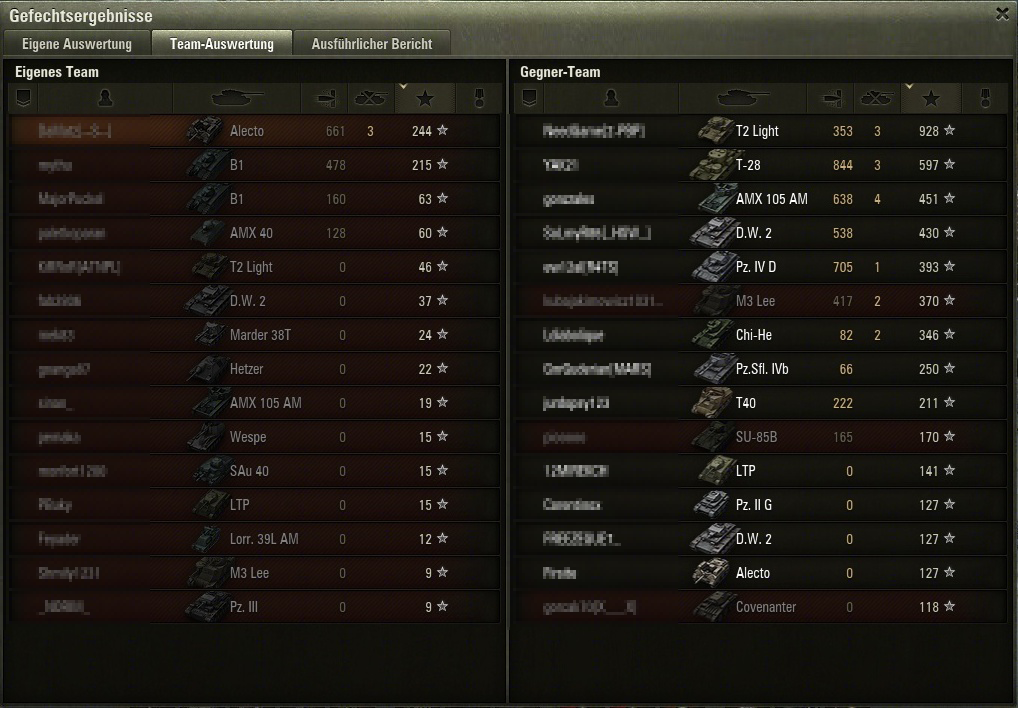Open the Ausführlicher Bericht tab
Viewport: 1018px width, 708px height.
click(372, 44)
